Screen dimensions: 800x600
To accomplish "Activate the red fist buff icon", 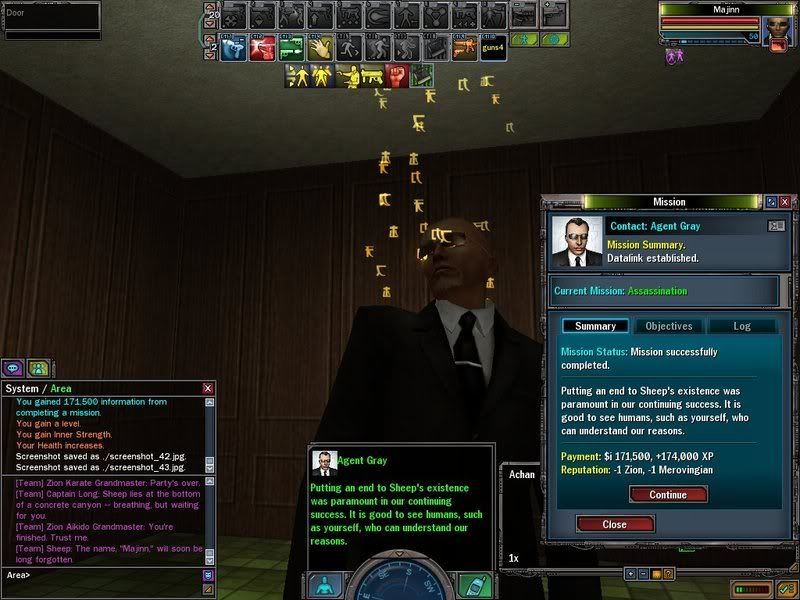I will (x=396, y=76).
